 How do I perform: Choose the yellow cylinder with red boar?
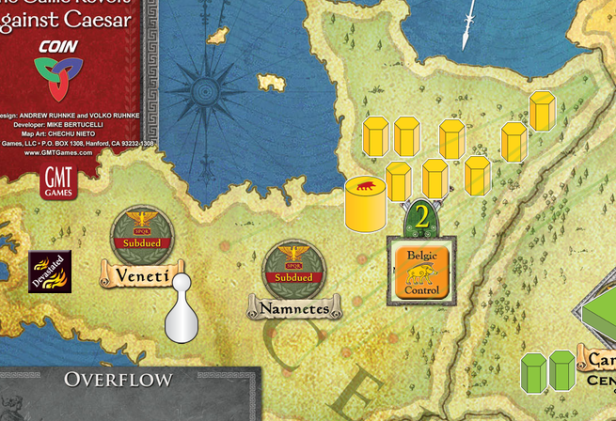[x=365, y=203]
